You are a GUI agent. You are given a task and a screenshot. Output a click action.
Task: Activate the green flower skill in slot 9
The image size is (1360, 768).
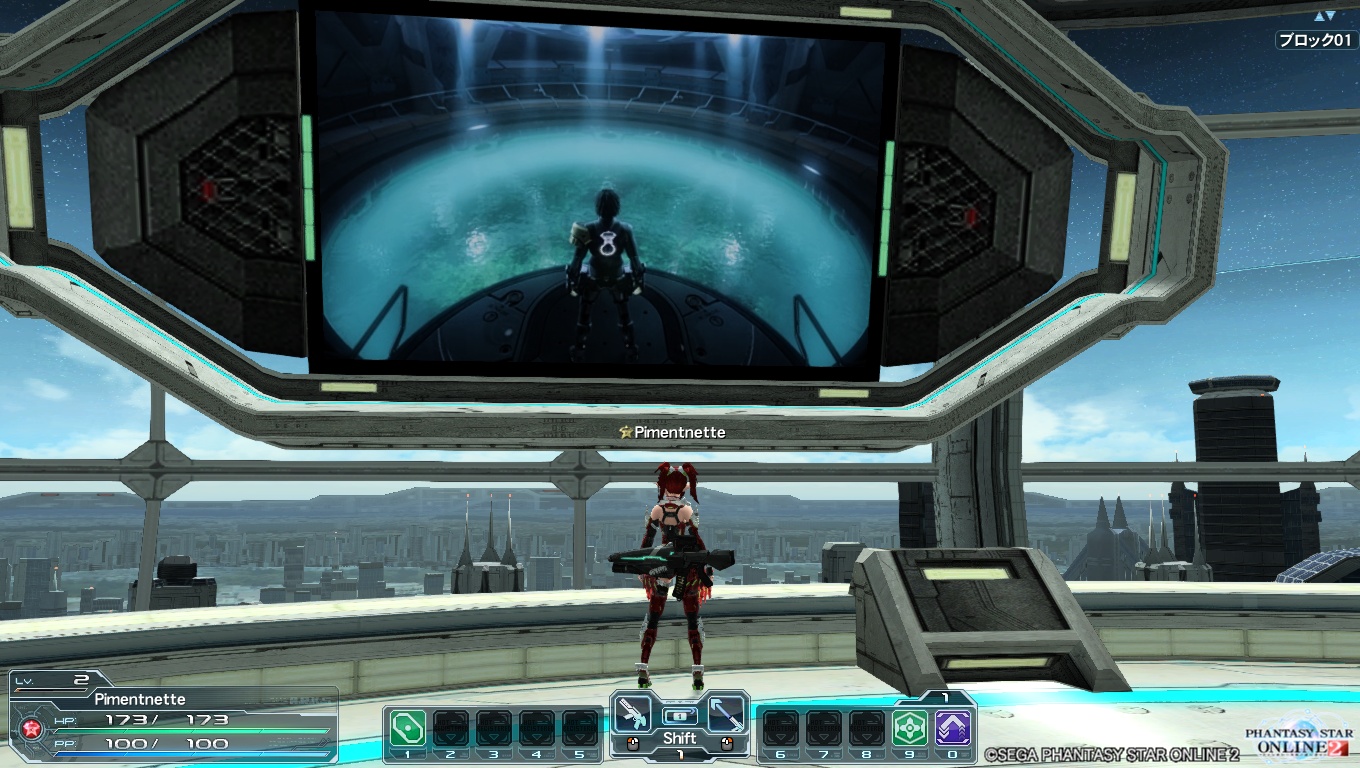point(909,727)
